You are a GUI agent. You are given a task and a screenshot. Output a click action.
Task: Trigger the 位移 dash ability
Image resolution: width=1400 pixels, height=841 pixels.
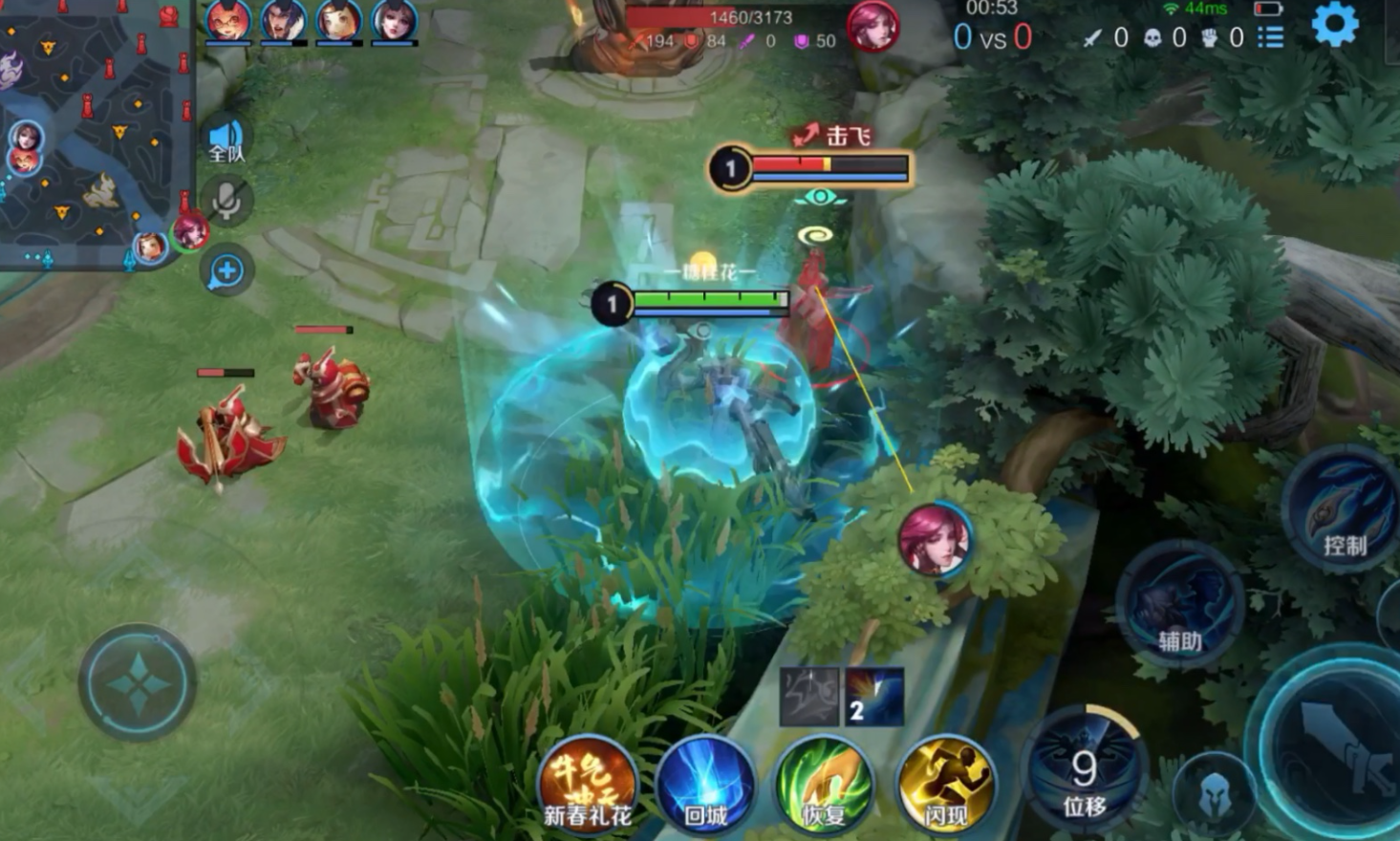(x=1084, y=769)
